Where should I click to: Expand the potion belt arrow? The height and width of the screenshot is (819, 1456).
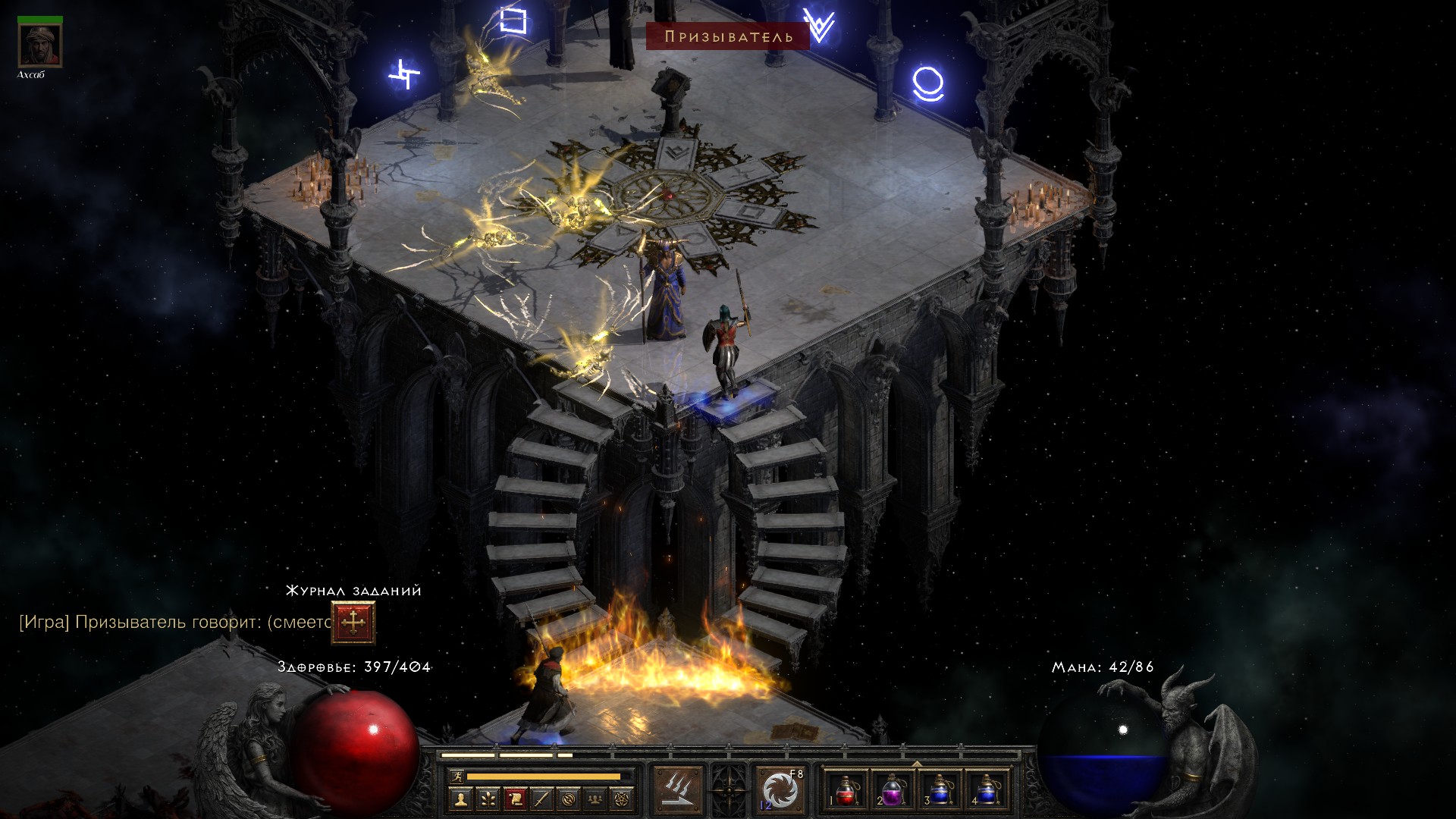point(916,763)
